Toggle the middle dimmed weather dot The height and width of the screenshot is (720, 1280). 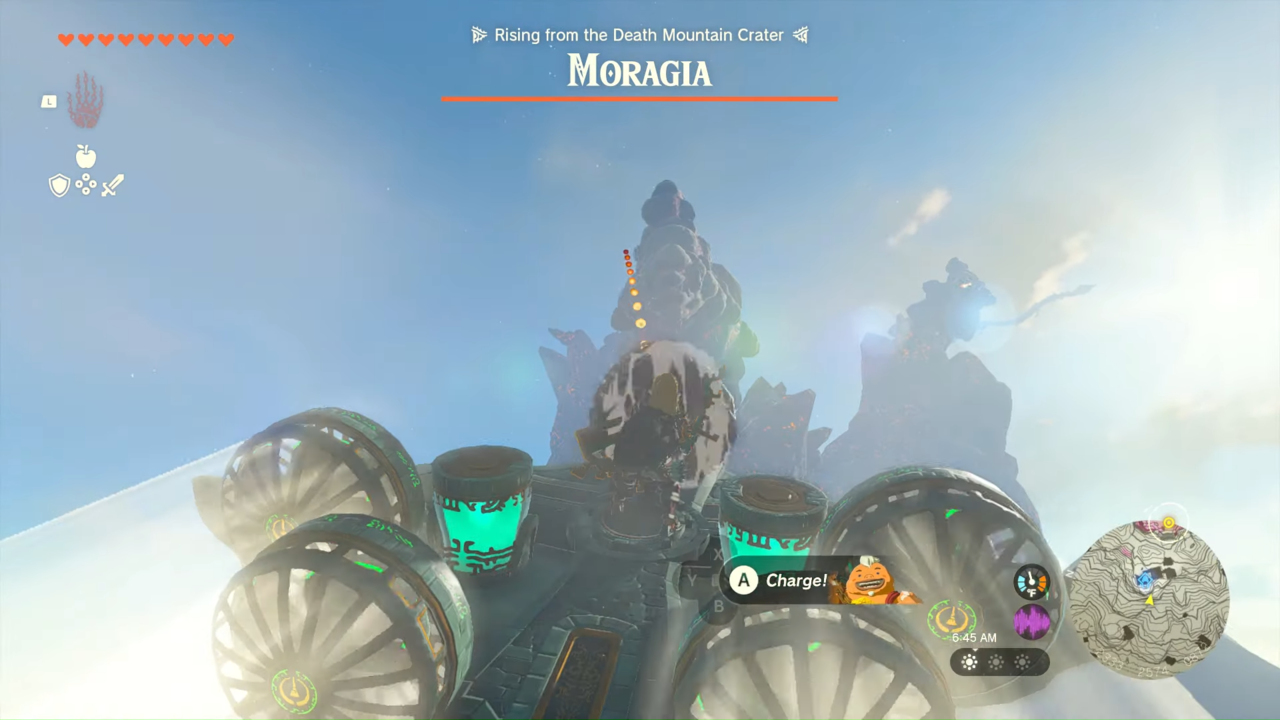pos(997,662)
